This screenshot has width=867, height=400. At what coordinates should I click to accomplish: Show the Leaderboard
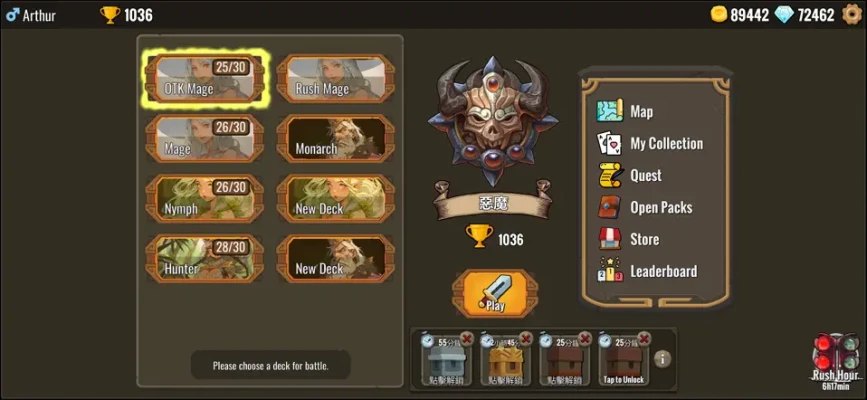(x=662, y=271)
